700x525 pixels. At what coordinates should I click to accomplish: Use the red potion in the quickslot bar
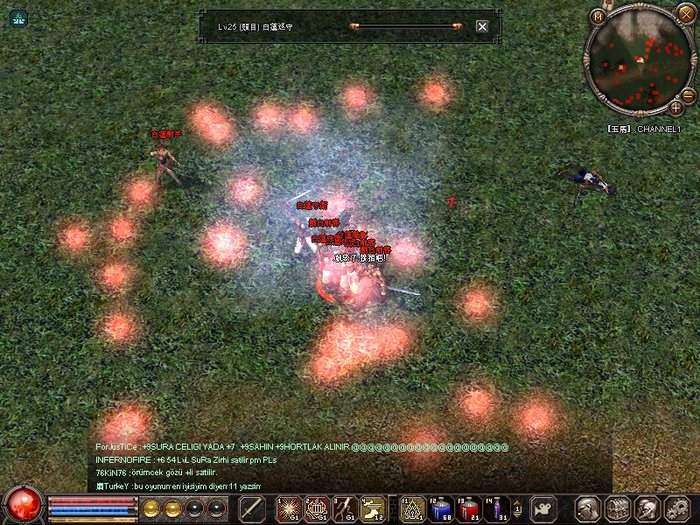point(467,509)
